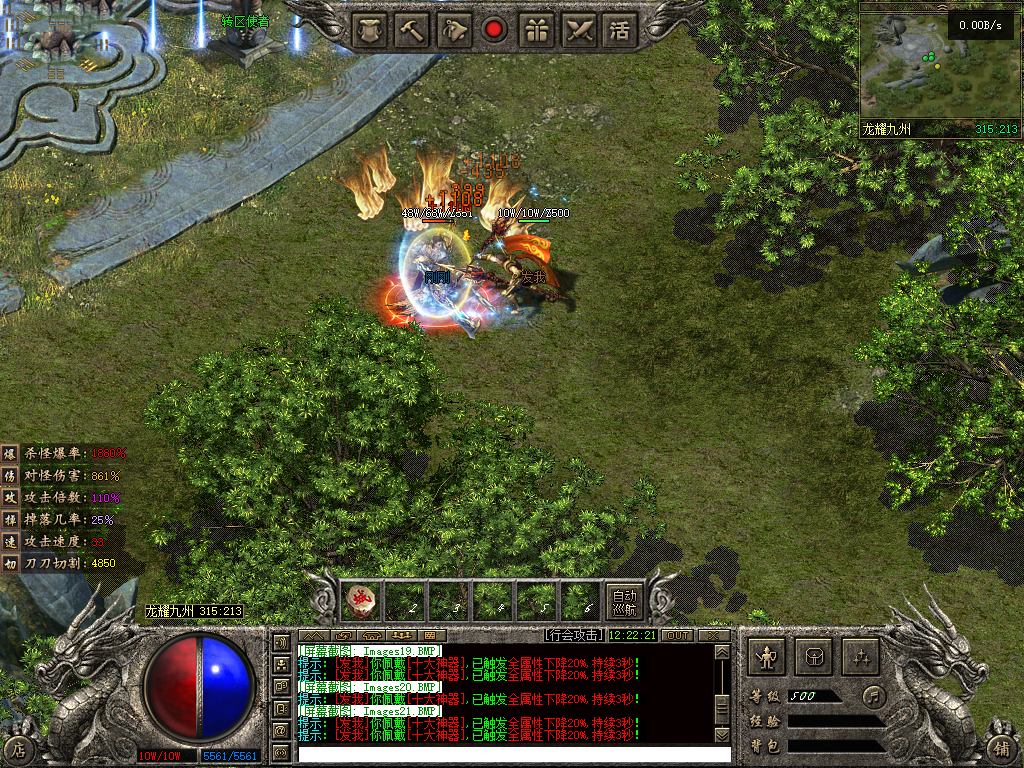Open the 店 shop round button

coord(19,748)
